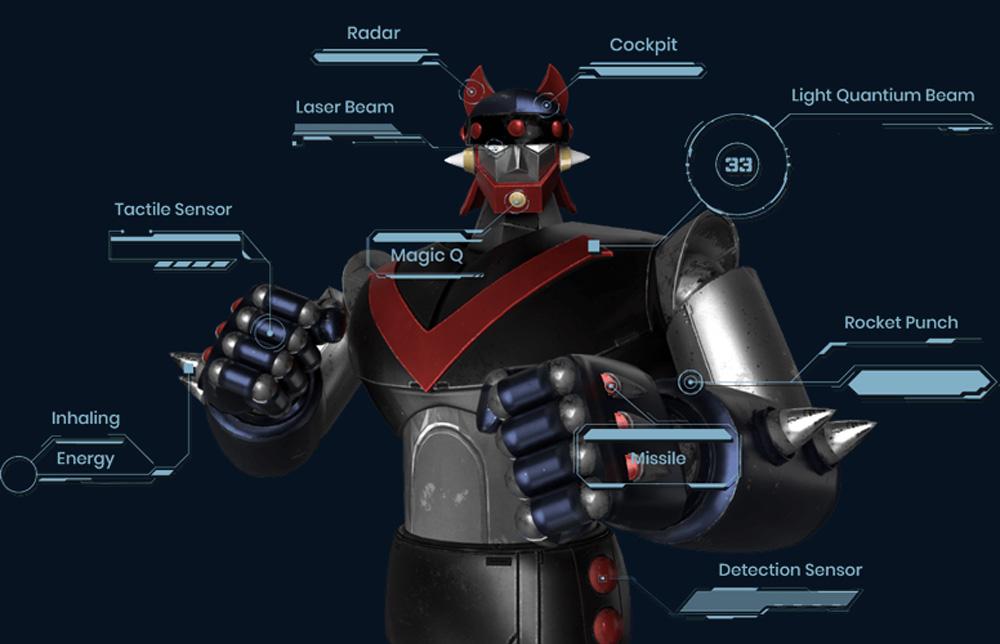Open the Magic Q panel
The width and height of the screenshot is (1000, 644).
[427, 255]
